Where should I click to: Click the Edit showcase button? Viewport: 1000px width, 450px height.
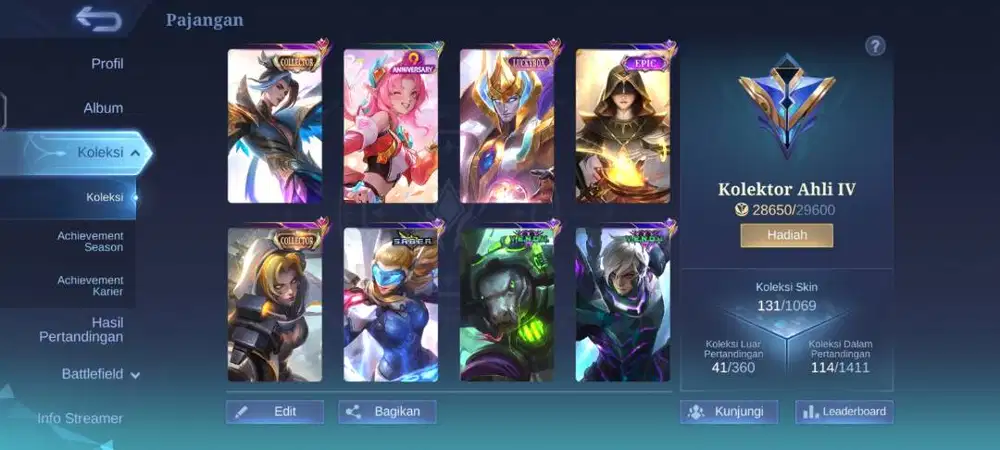tap(275, 411)
